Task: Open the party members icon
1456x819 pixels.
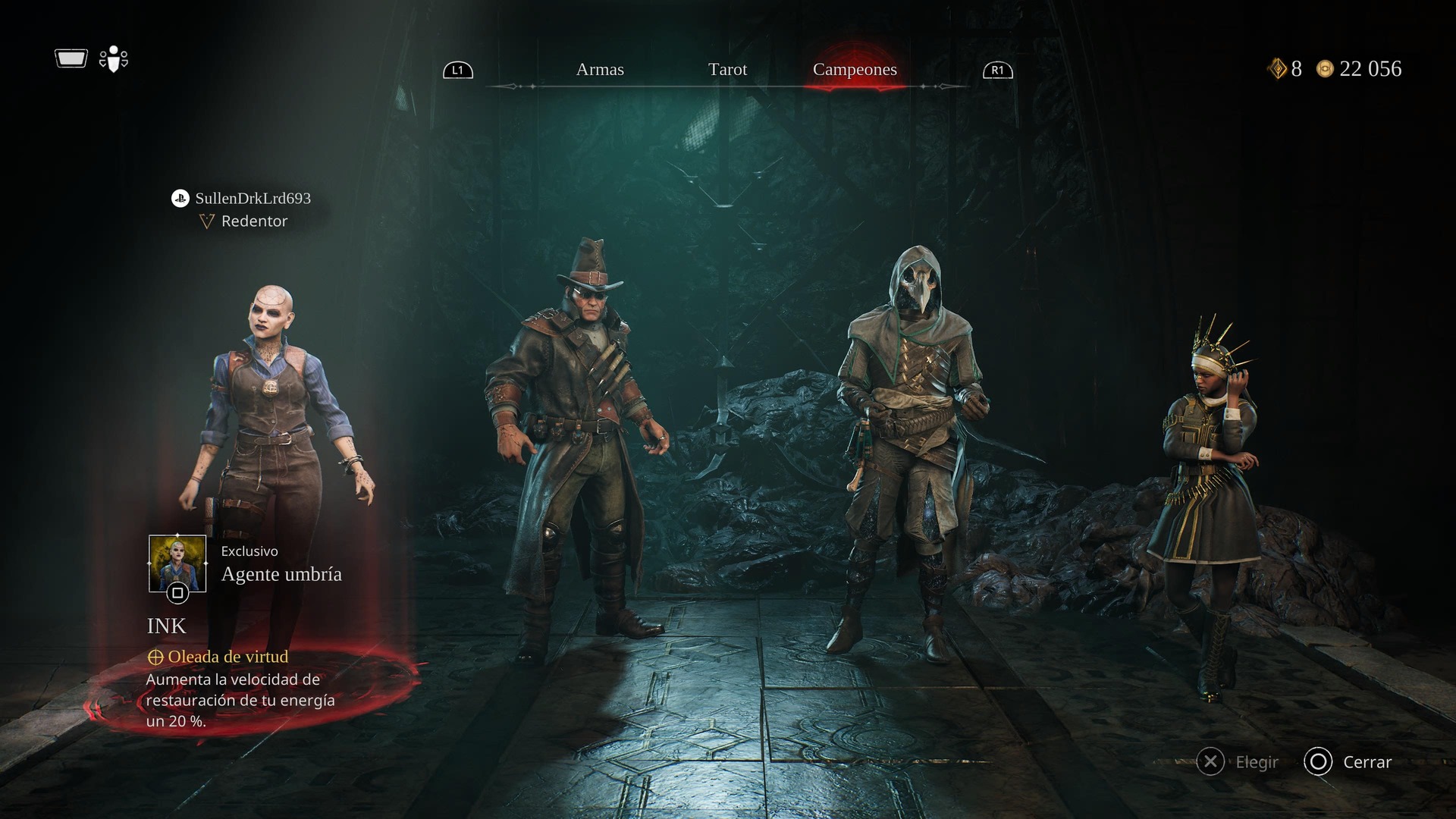Action: 113,59
